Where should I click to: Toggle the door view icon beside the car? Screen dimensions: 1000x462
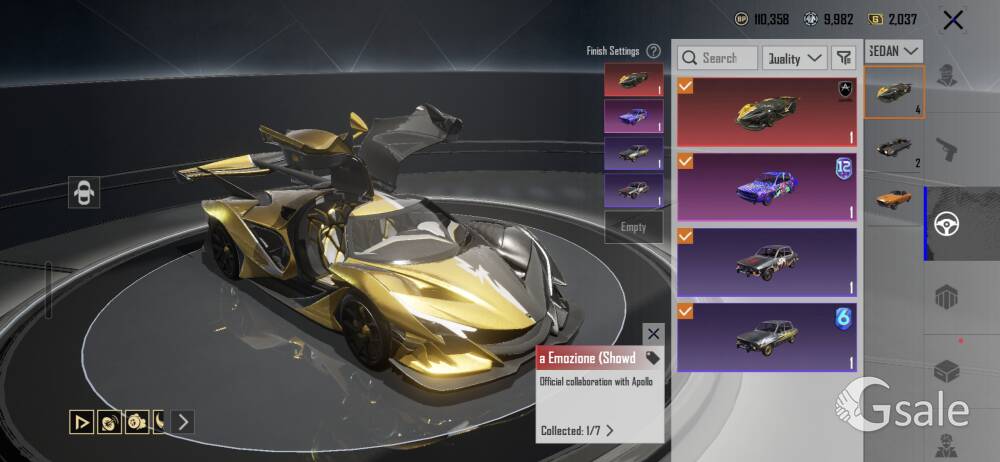click(83, 192)
